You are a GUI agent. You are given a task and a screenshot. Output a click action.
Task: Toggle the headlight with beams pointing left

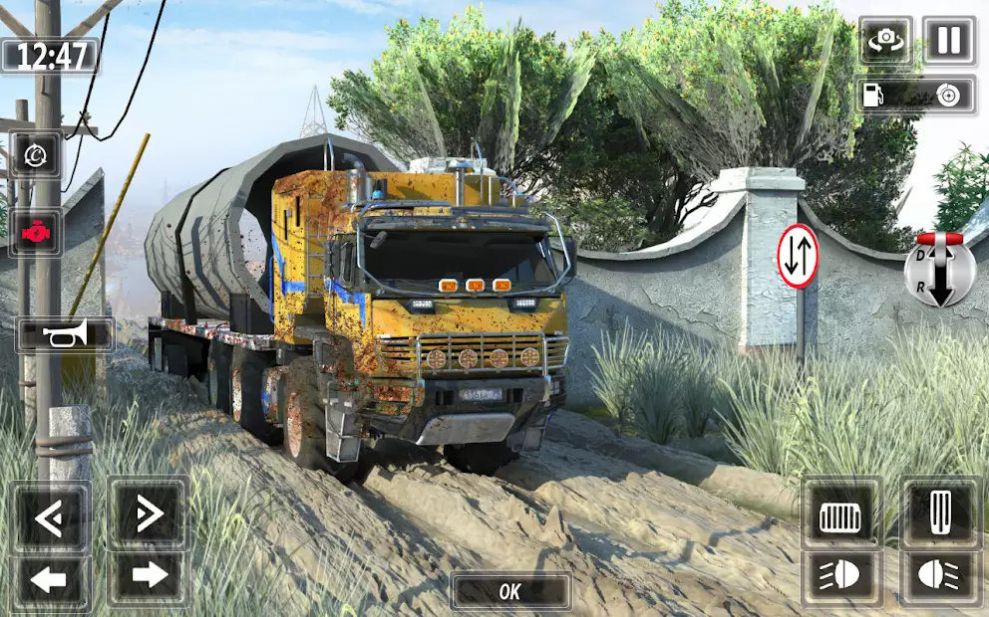(840, 578)
